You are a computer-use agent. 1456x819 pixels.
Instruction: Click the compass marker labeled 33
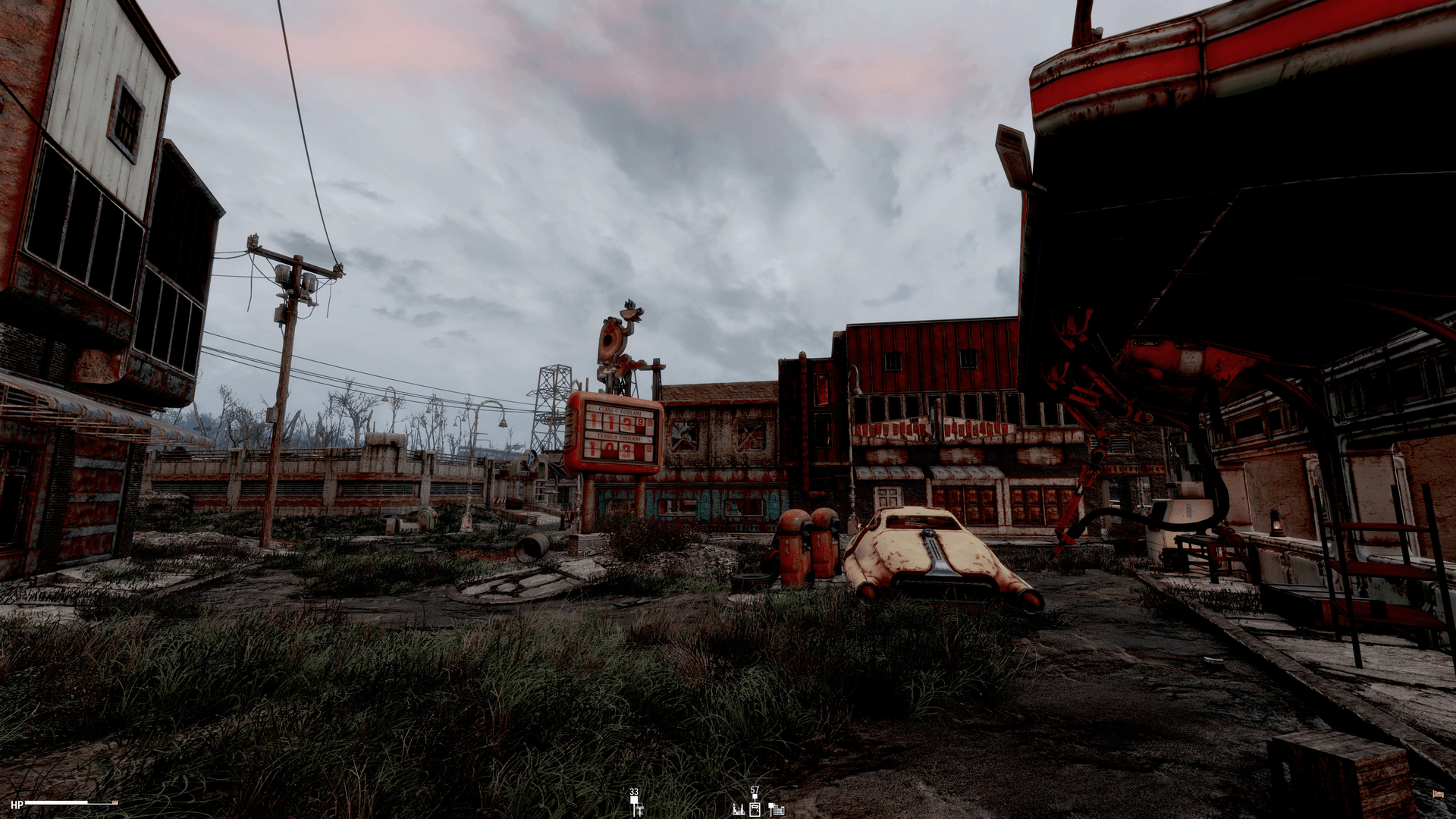634,791
